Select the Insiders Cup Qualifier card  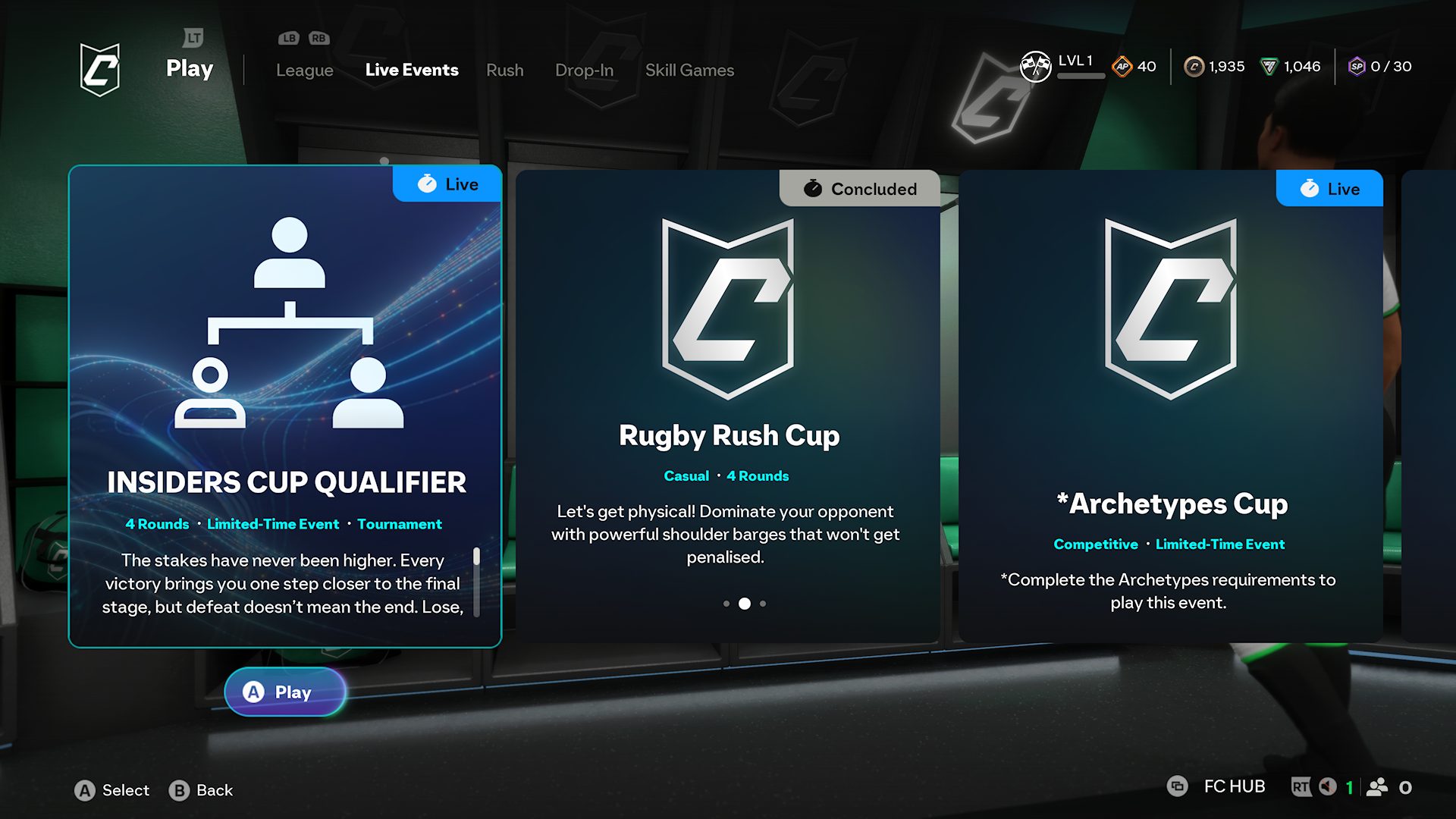pyautogui.click(x=285, y=406)
